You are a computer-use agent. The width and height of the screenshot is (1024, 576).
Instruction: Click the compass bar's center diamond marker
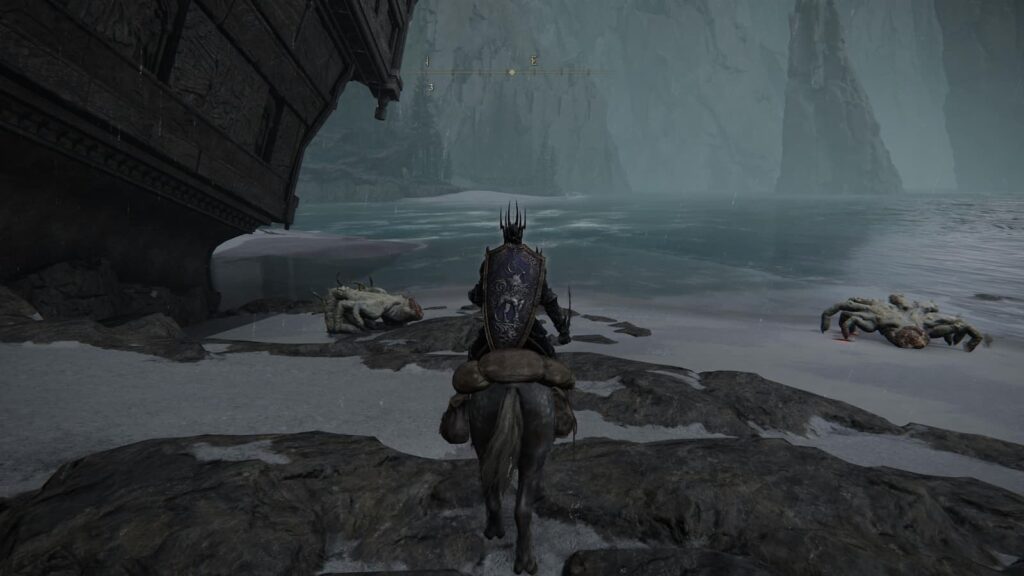(x=512, y=73)
